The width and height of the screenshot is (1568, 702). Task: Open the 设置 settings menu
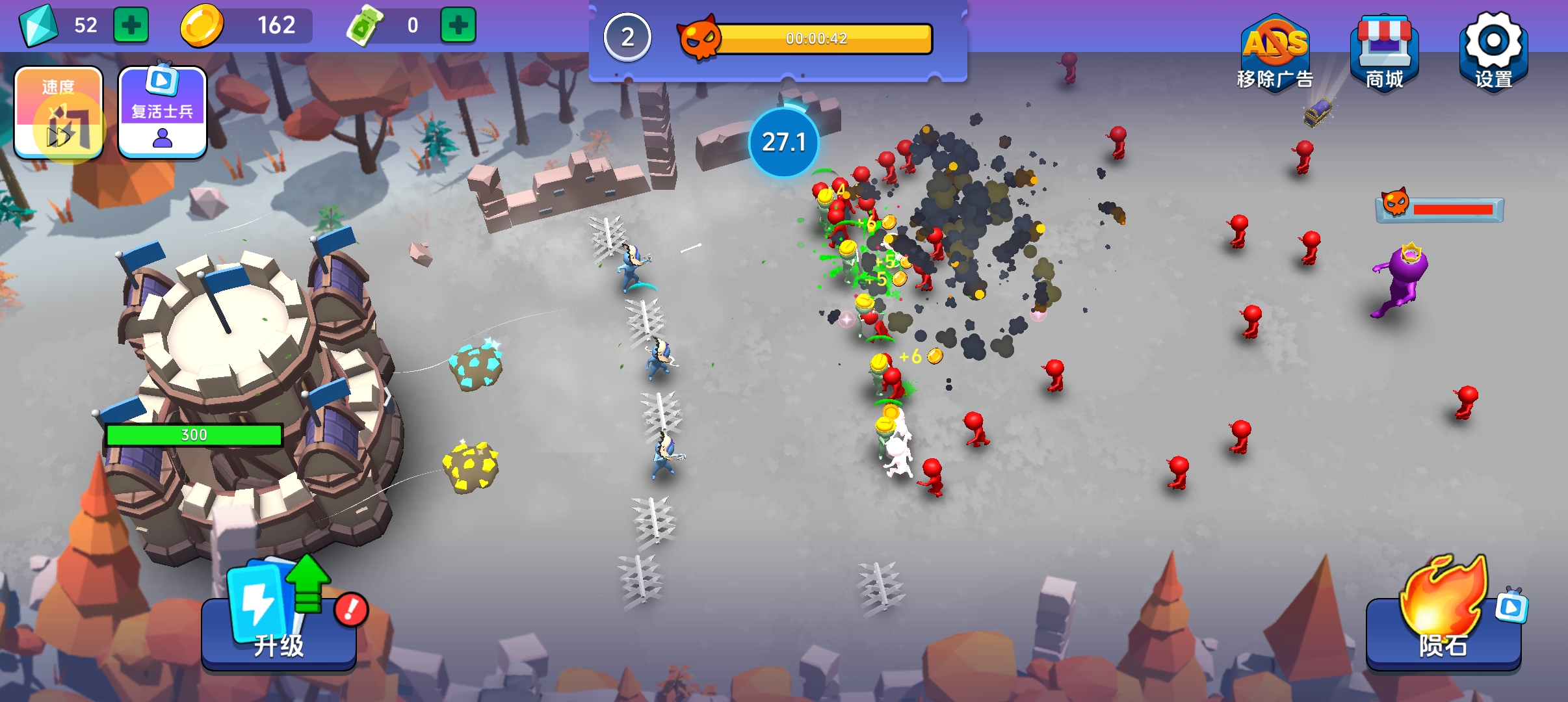coord(1493,52)
